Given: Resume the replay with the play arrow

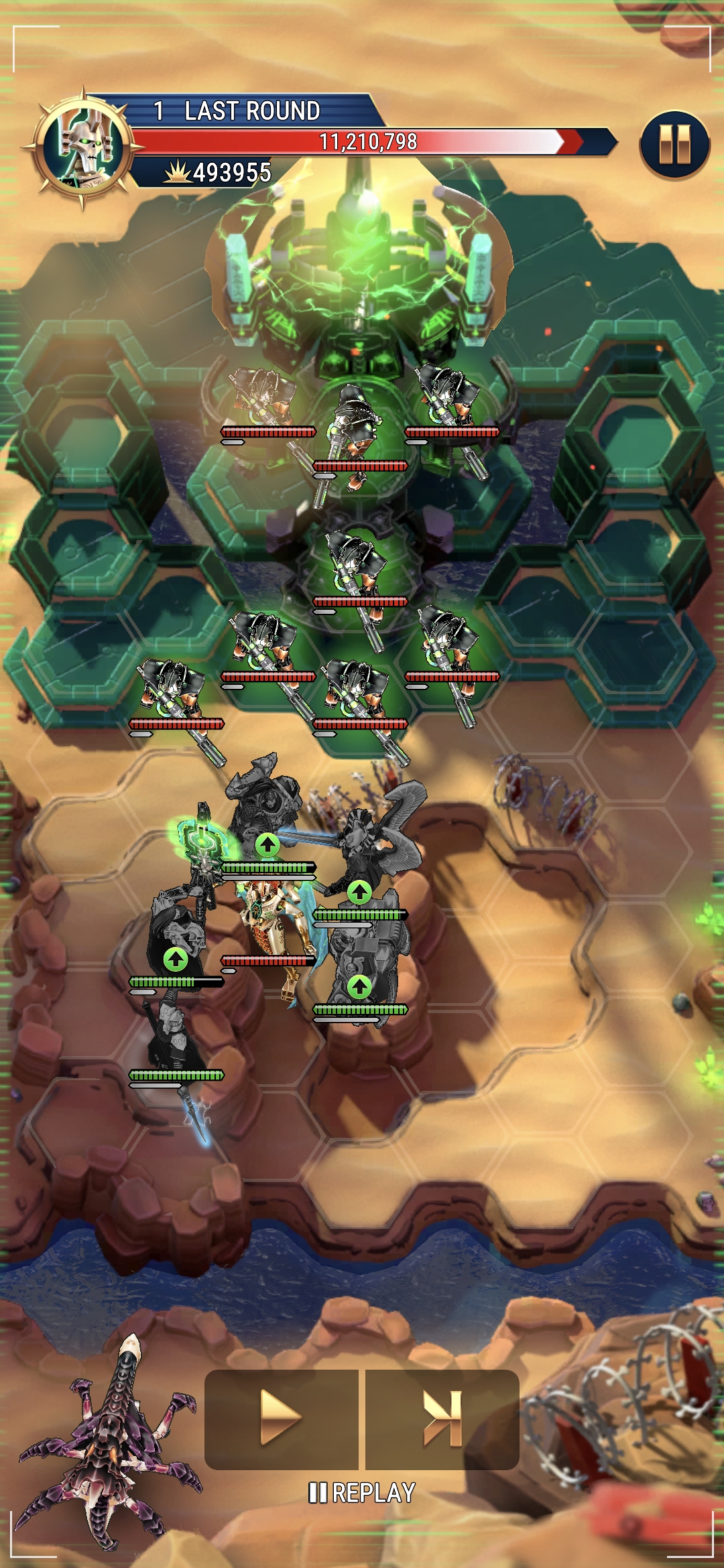Looking at the screenshot, I should click(281, 1419).
